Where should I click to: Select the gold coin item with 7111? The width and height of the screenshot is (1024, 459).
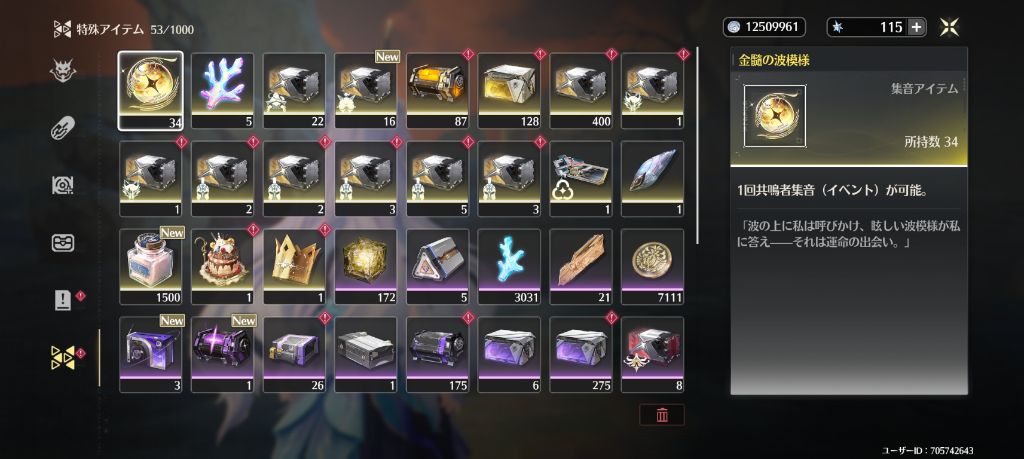click(653, 265)
